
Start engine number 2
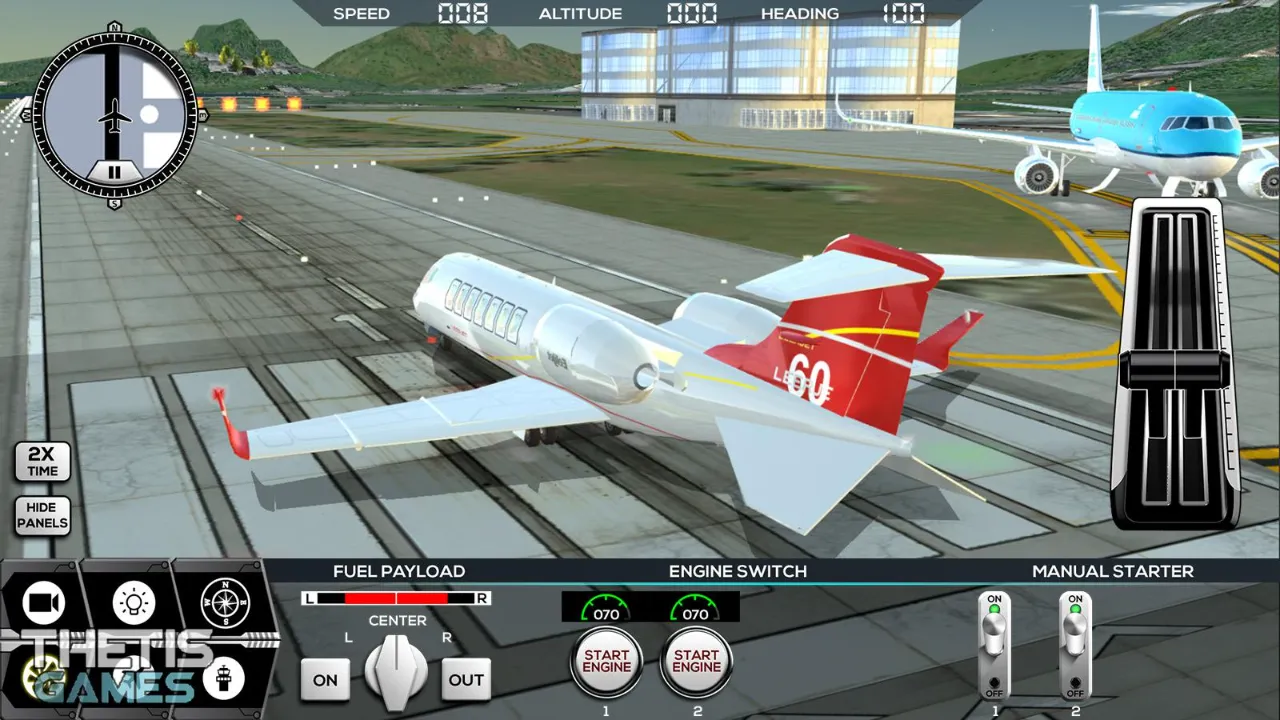click(696, 662)
